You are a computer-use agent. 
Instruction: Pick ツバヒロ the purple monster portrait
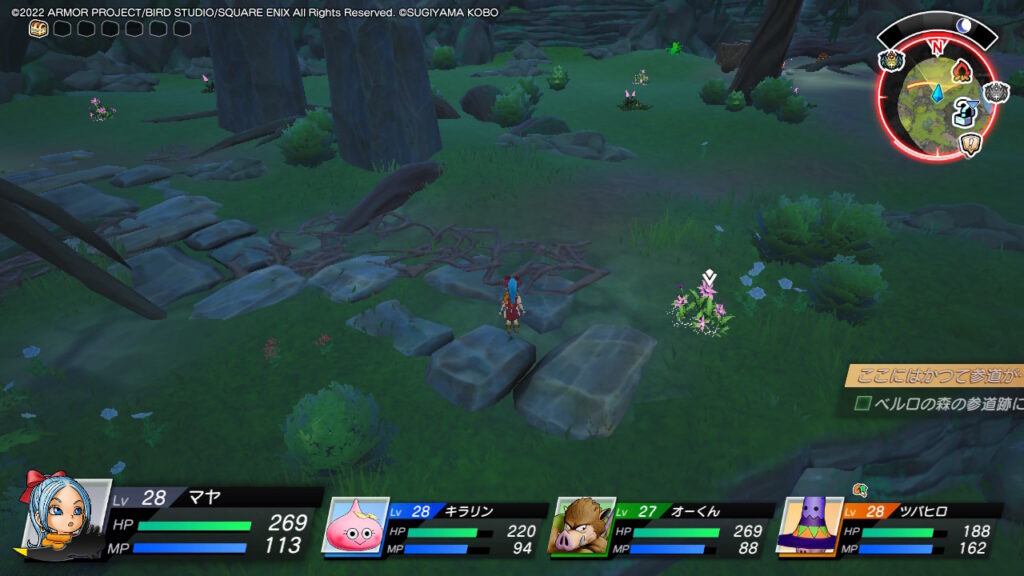[x=808, y=525]
